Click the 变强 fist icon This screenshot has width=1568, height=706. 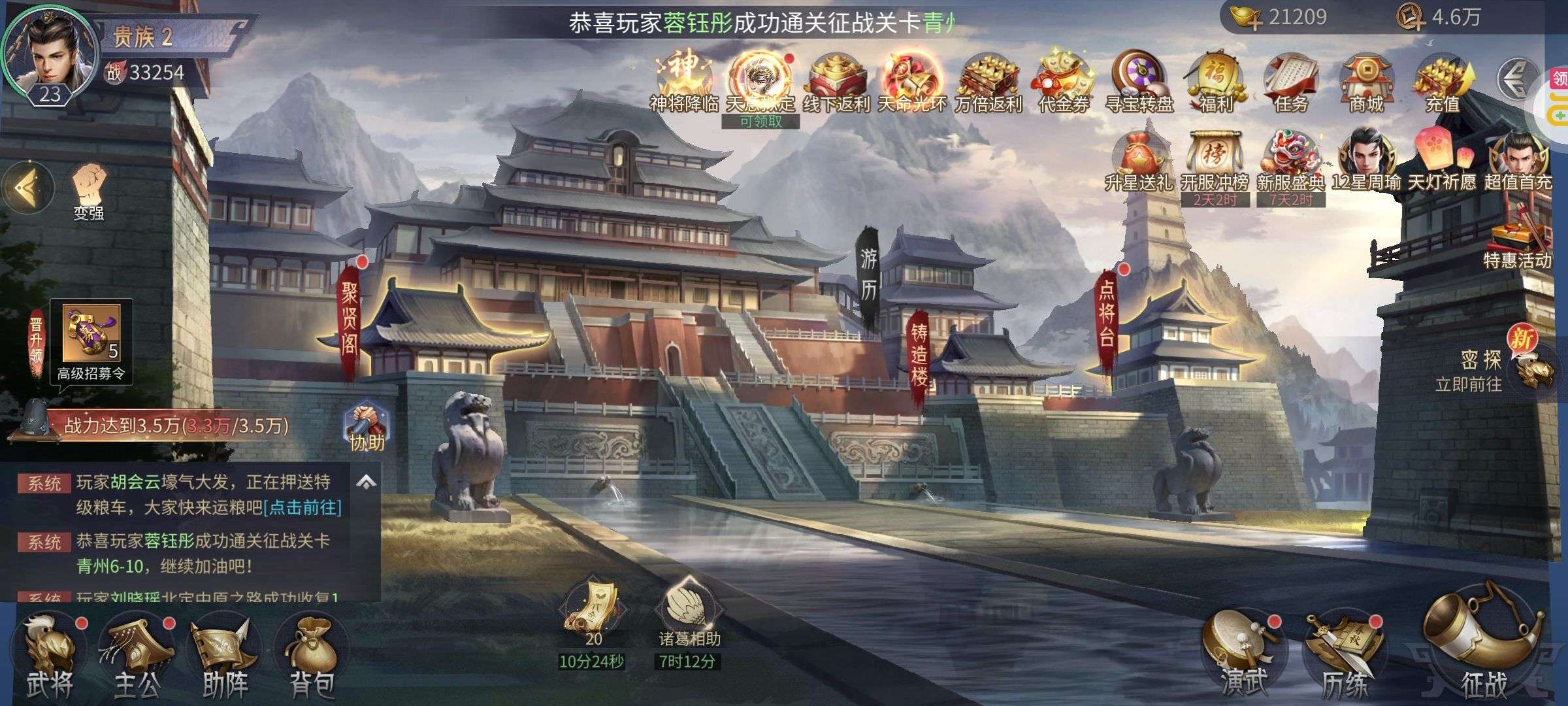[x=89, y=190]
